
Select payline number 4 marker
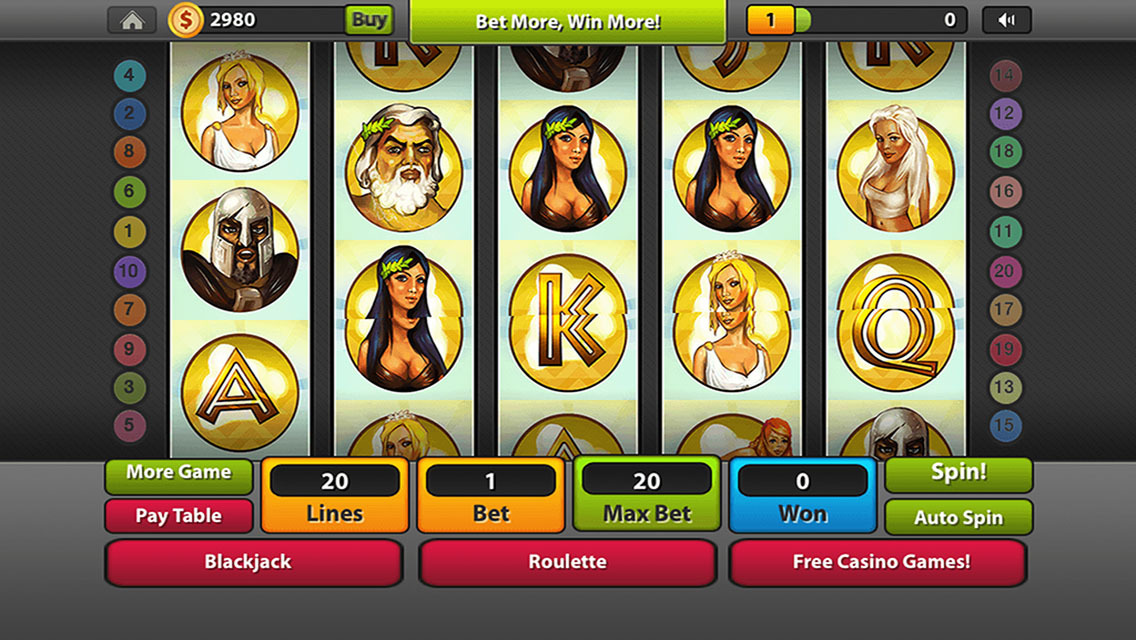[129, 74]
